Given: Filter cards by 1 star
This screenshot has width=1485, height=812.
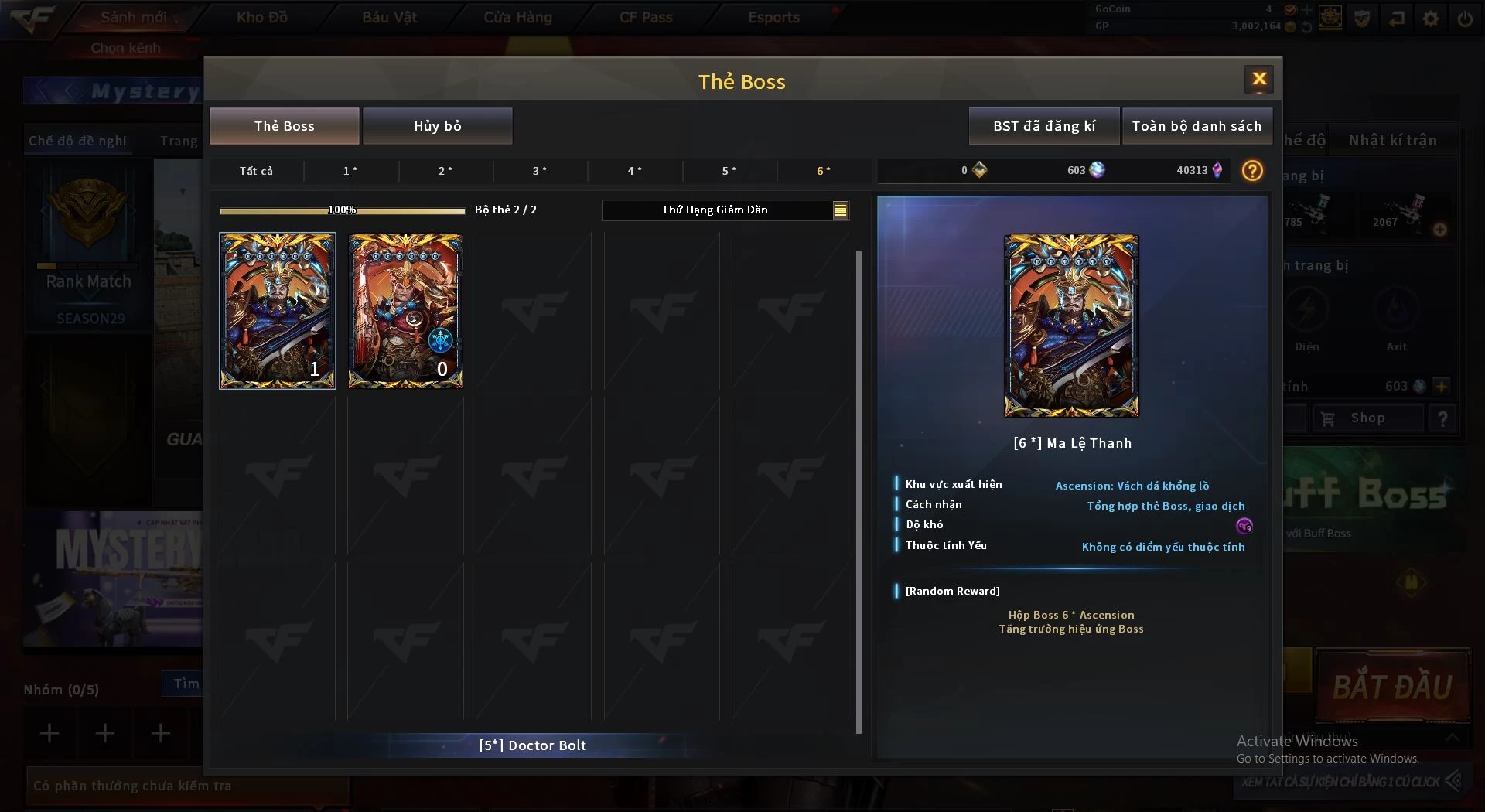Looking at the screenshot, I should click(x=350, y=171).
